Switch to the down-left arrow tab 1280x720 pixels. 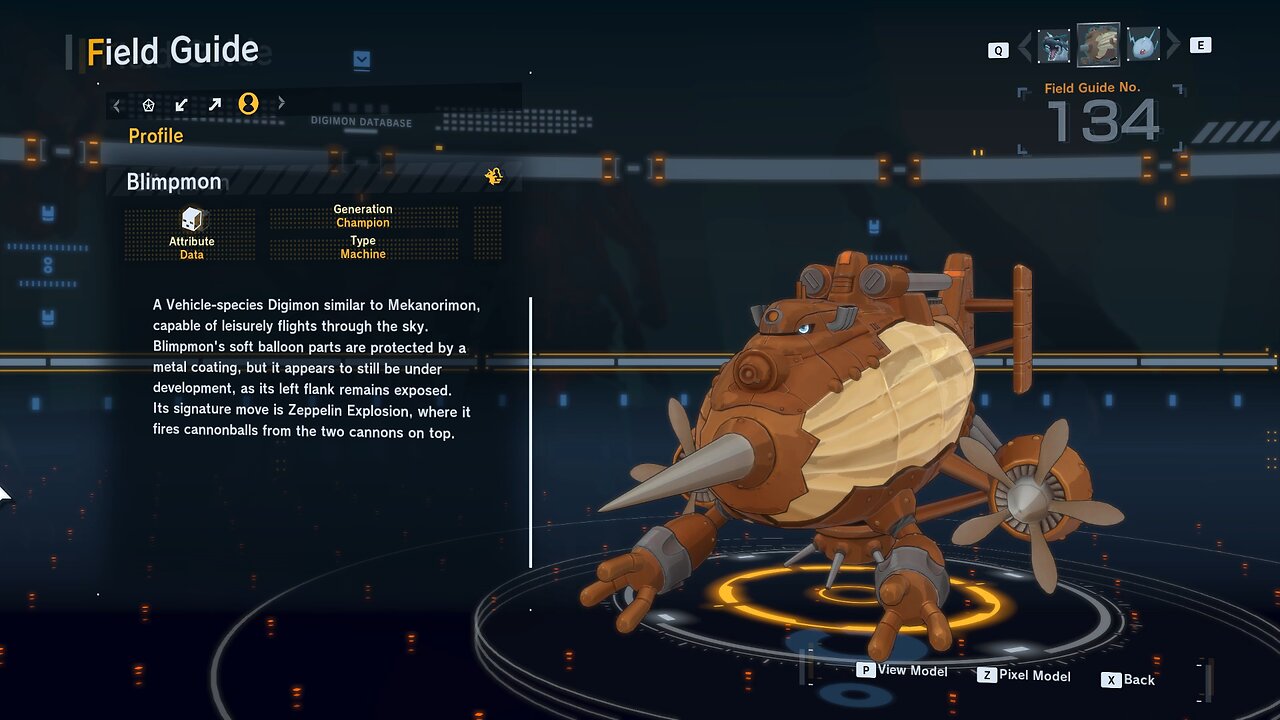coord(181,104)
